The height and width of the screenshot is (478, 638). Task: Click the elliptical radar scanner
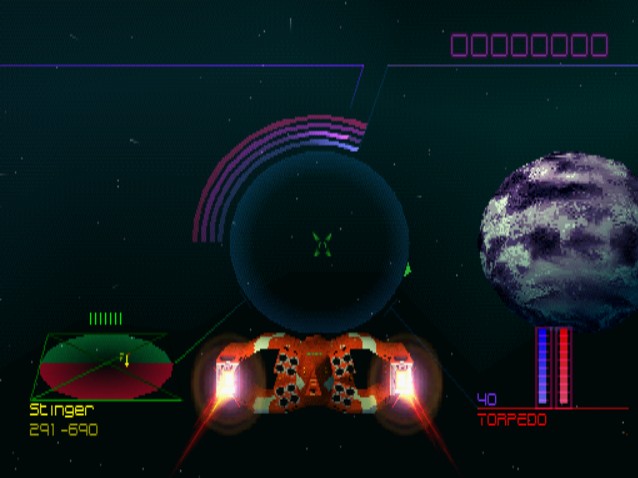click(x=105, y=365)
